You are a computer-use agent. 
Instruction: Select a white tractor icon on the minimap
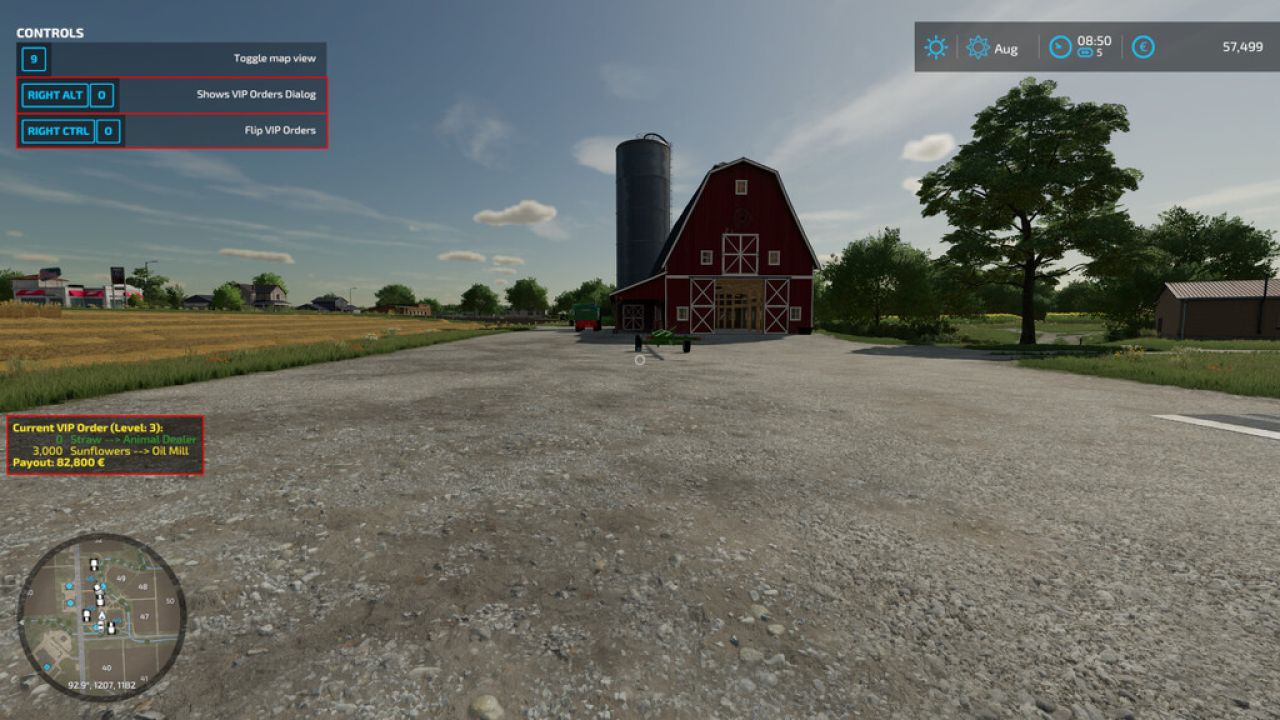tap(94, 564)
